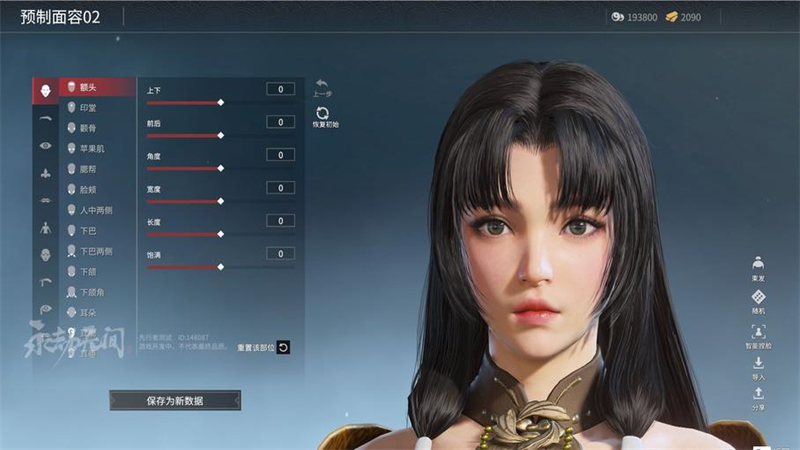
Task: Edit the 饱满 value box
Action: click(280, 253)
